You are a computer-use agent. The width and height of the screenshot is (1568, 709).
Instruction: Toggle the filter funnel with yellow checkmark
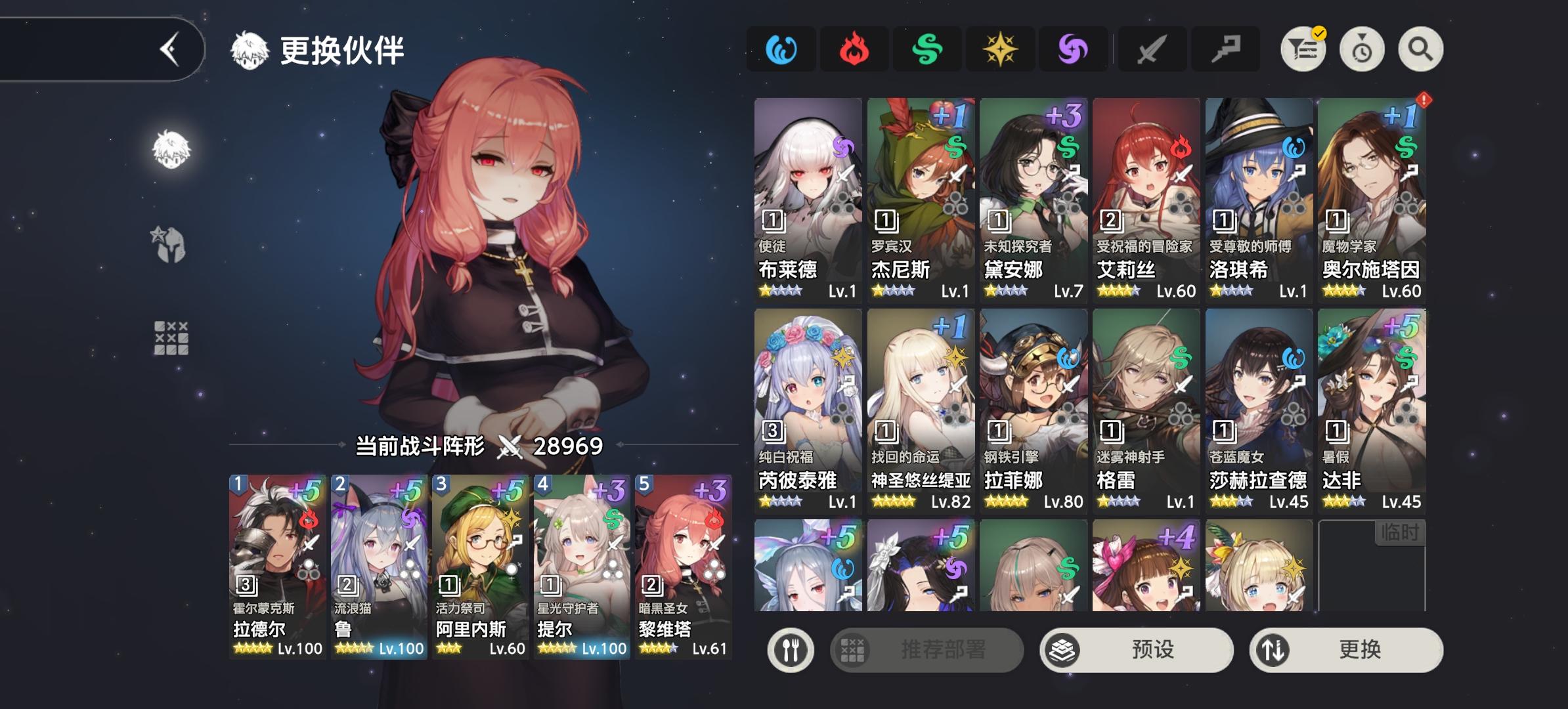[x=1303, y=48]
